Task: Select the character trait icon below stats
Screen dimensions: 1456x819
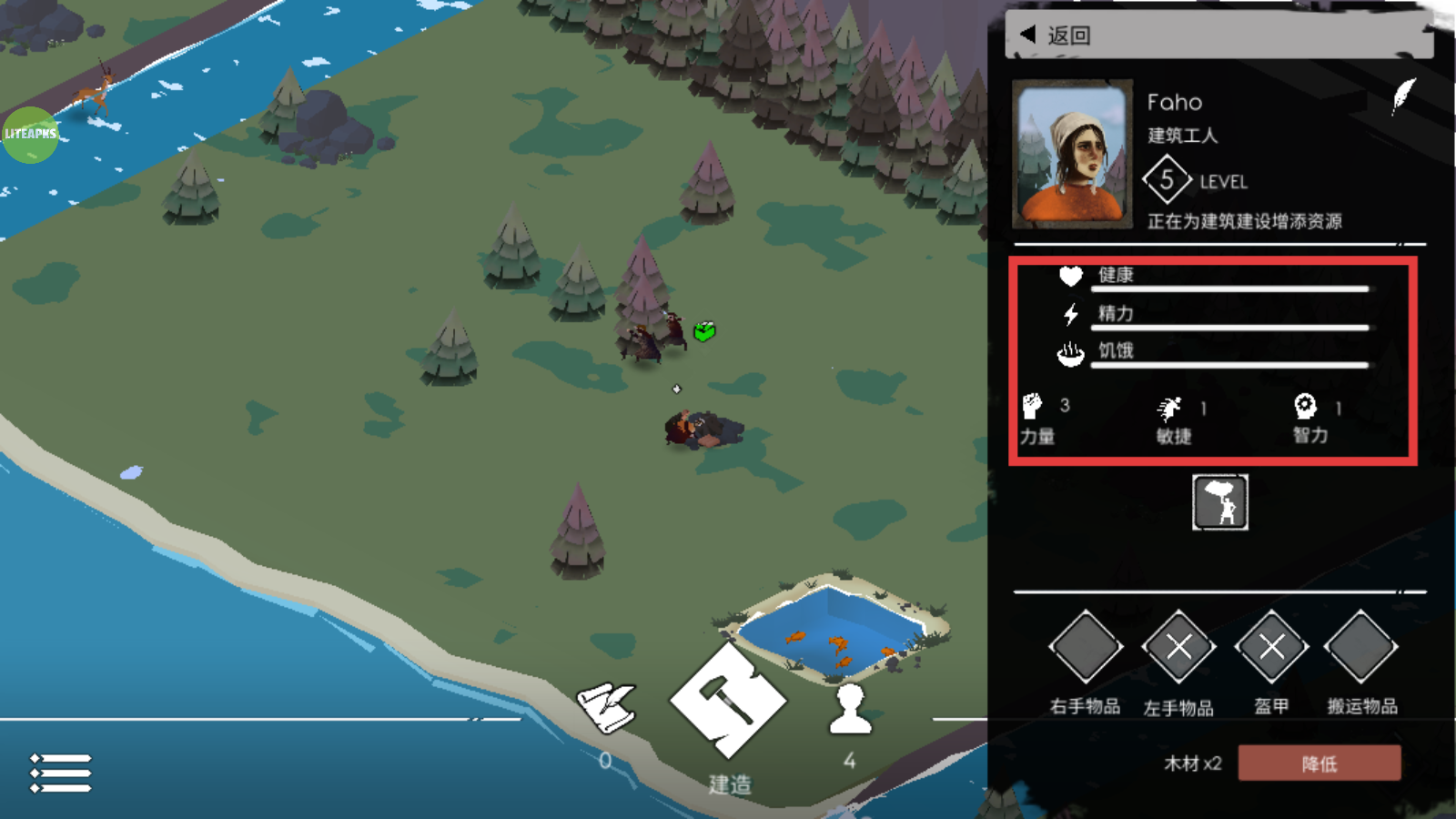Action: click(1219, 502)
